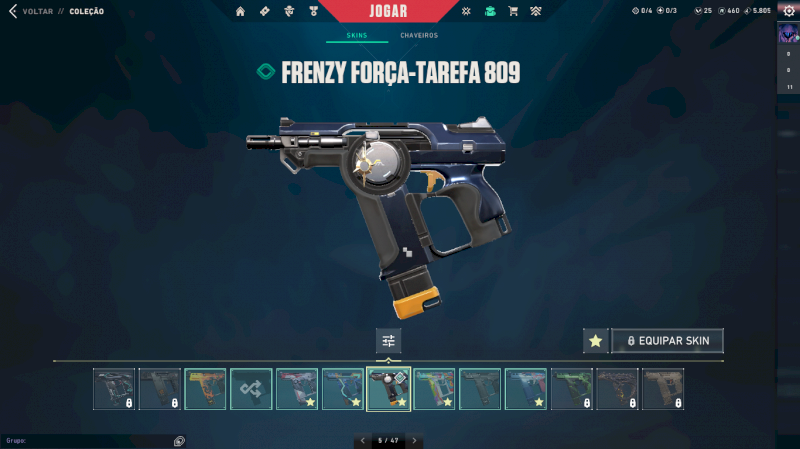Select the green locked Frenzy skin thumbnail
Viewport: 800px width, 449px height.
coord(571,389)
